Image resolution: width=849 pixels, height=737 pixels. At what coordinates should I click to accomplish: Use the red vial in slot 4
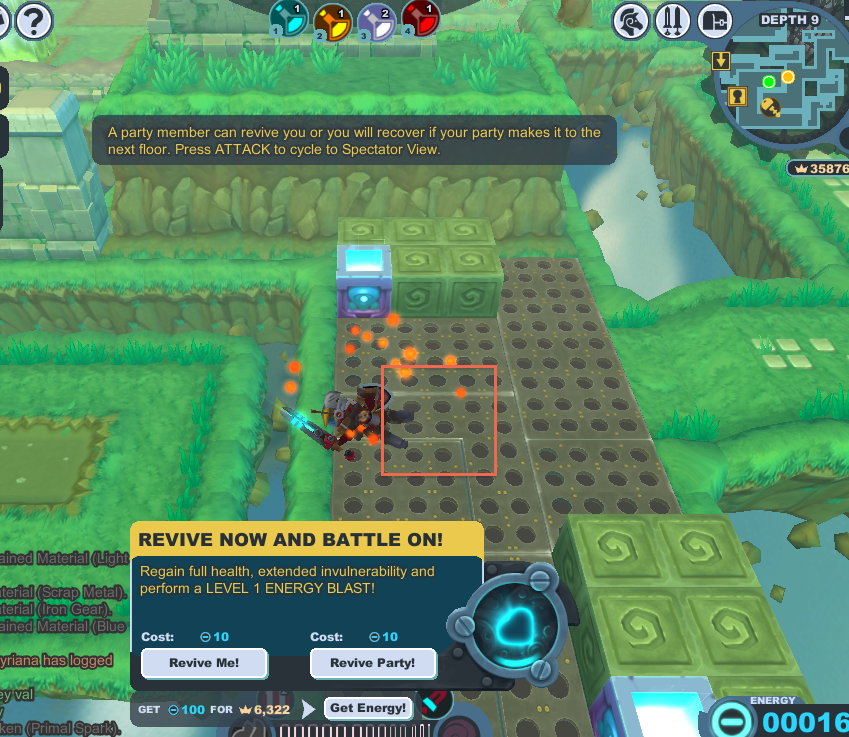419,19
